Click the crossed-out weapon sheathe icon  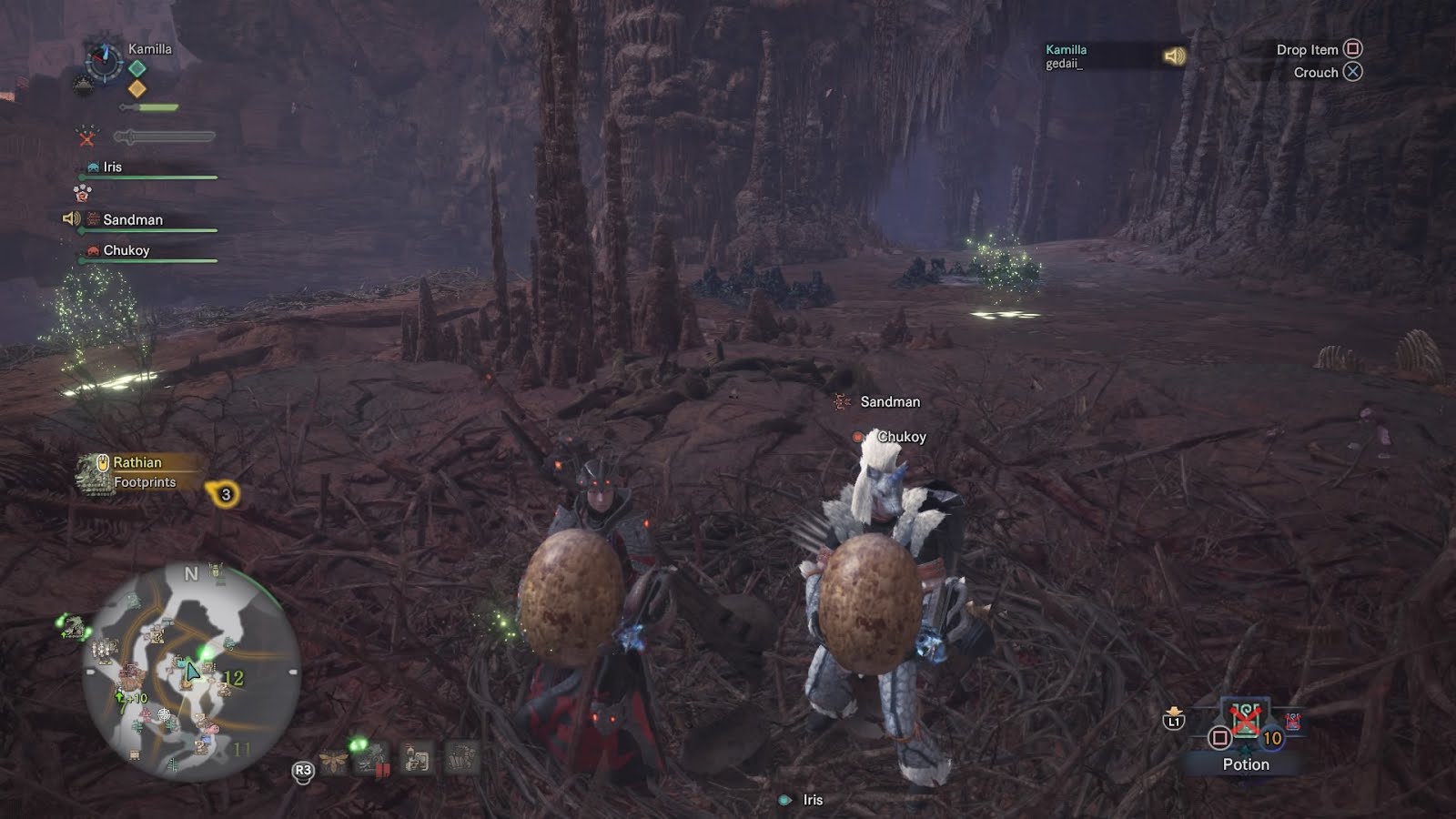point(86,137)
